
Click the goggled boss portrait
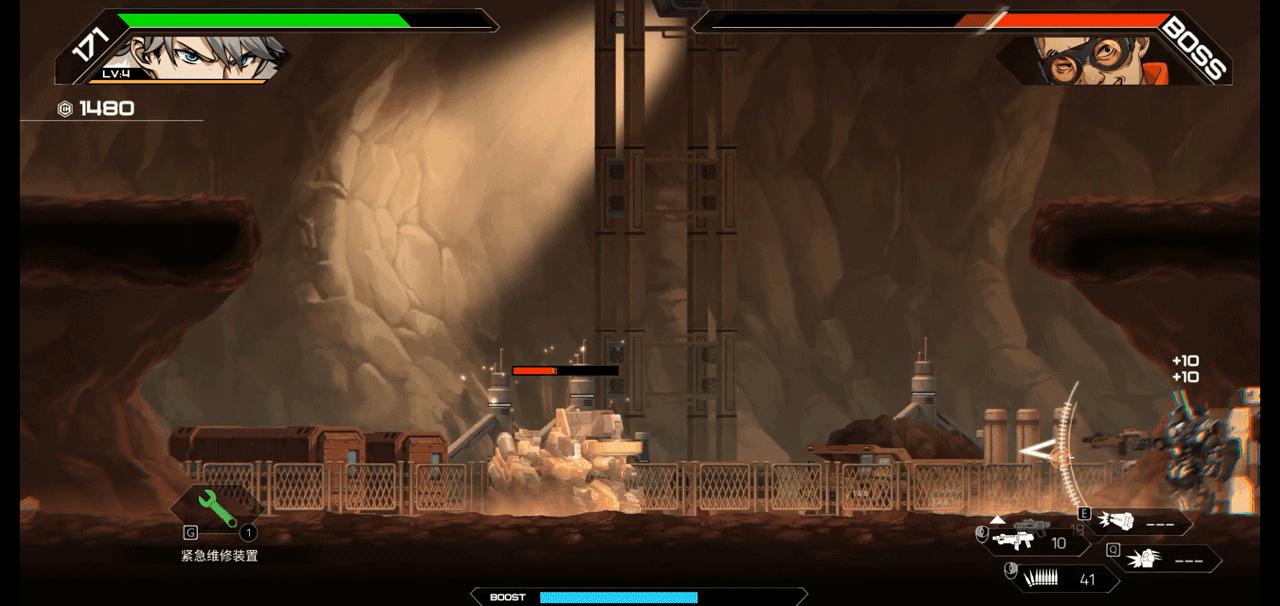[x=1085, y=58]
